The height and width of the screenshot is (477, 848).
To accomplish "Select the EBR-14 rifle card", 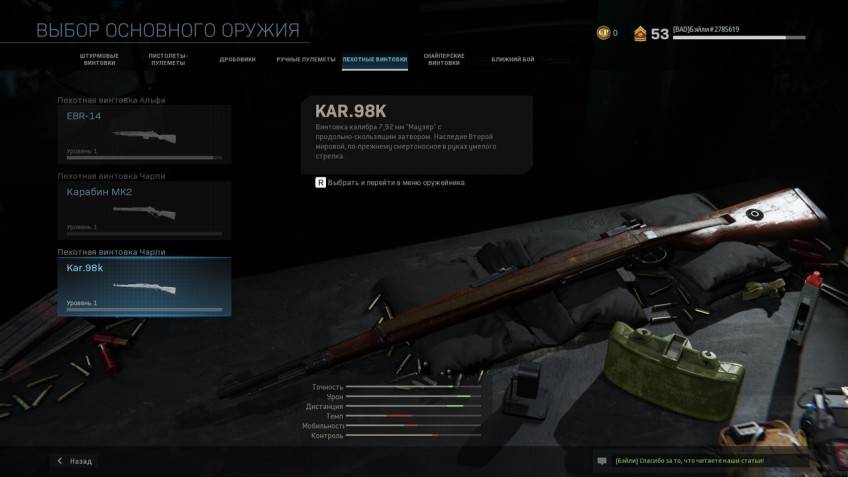I will [144, 134].
